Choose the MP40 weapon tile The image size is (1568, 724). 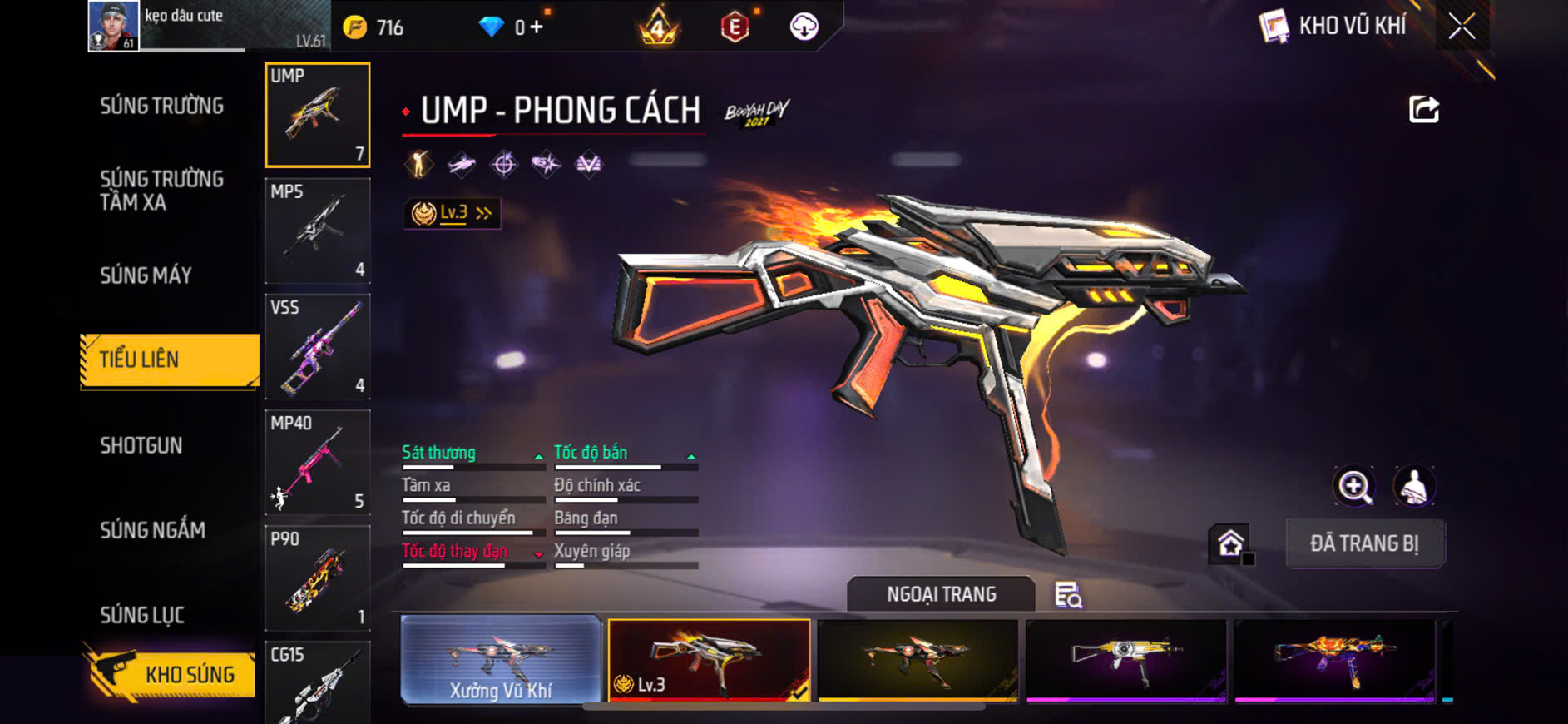tap(317, 462)
